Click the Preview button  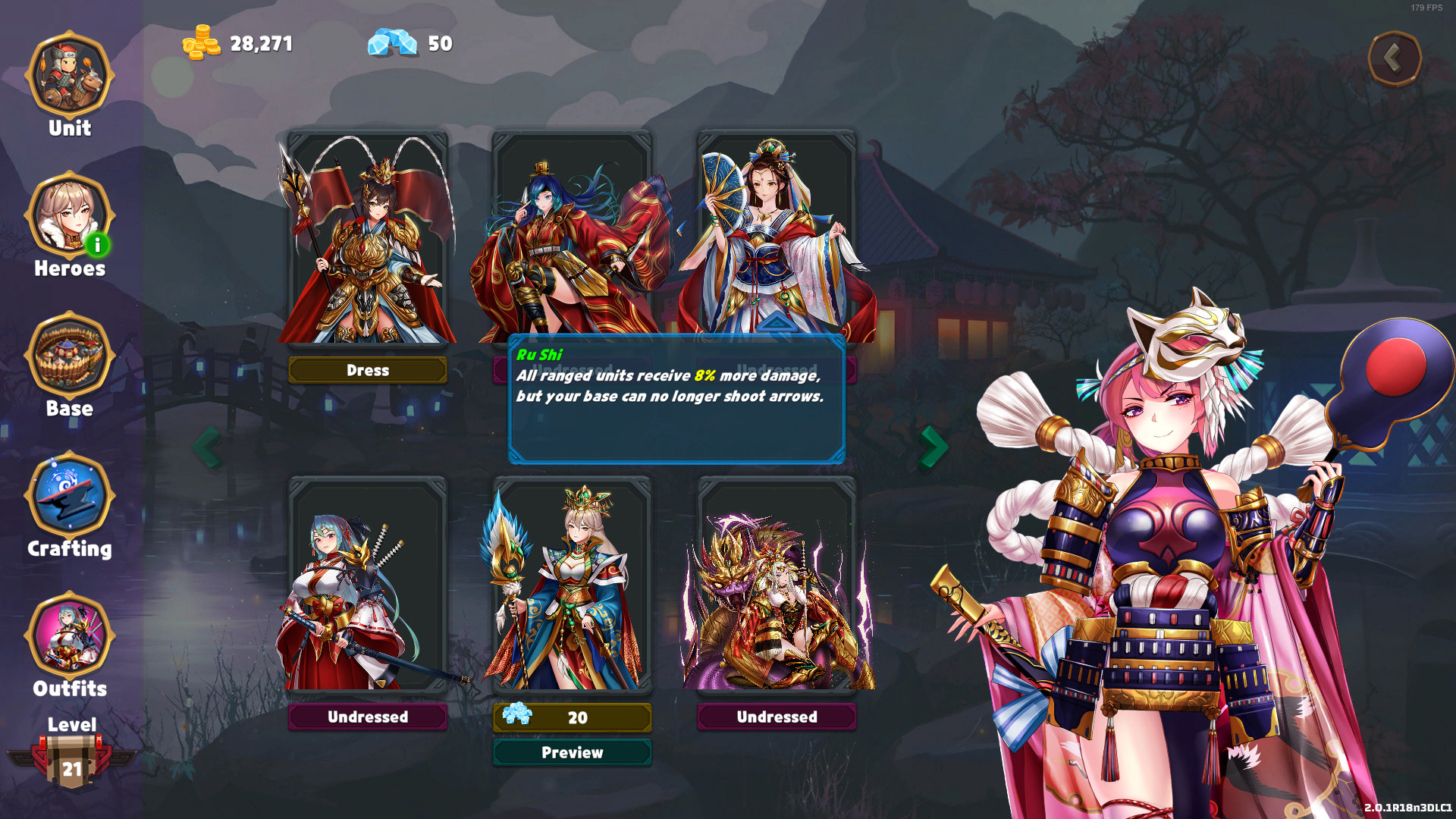[x=572, y=752]
